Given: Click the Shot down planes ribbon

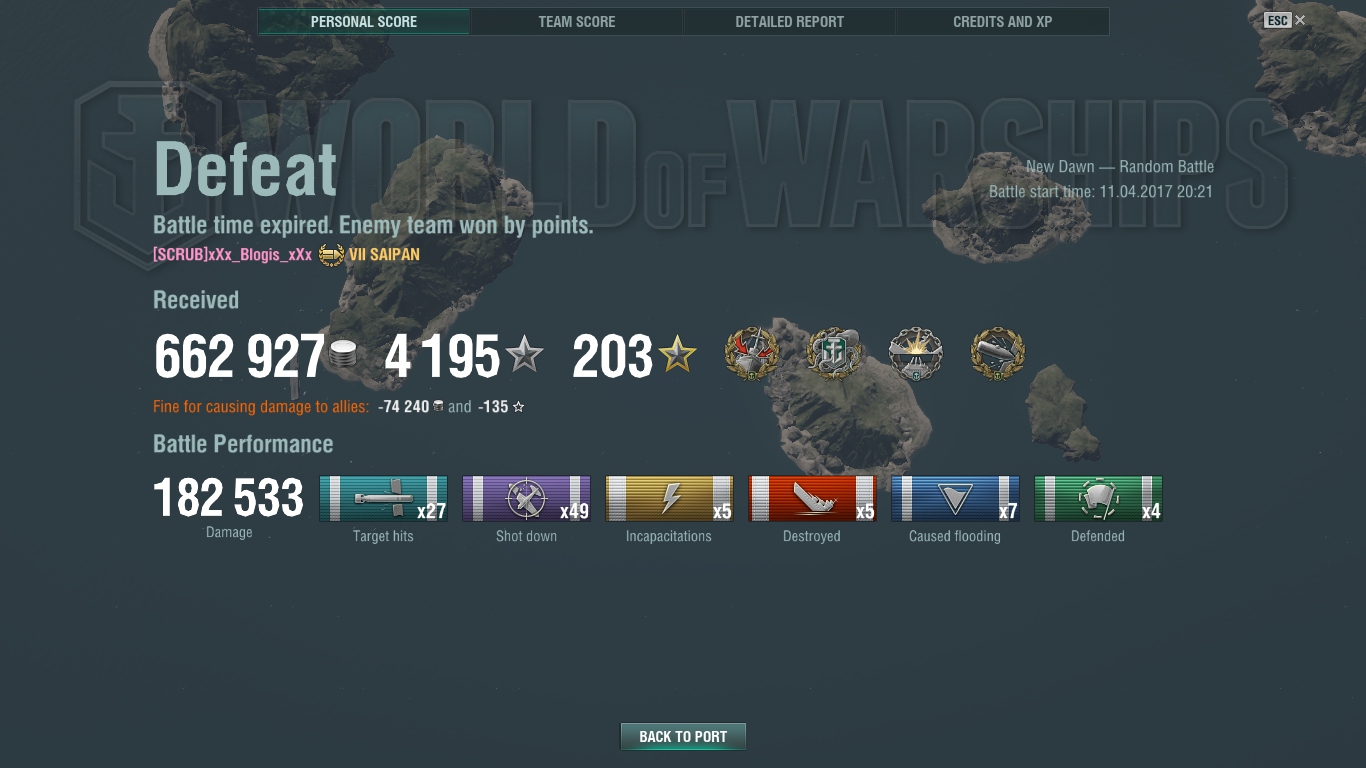Looking at the screenshot, I should 526,498.
